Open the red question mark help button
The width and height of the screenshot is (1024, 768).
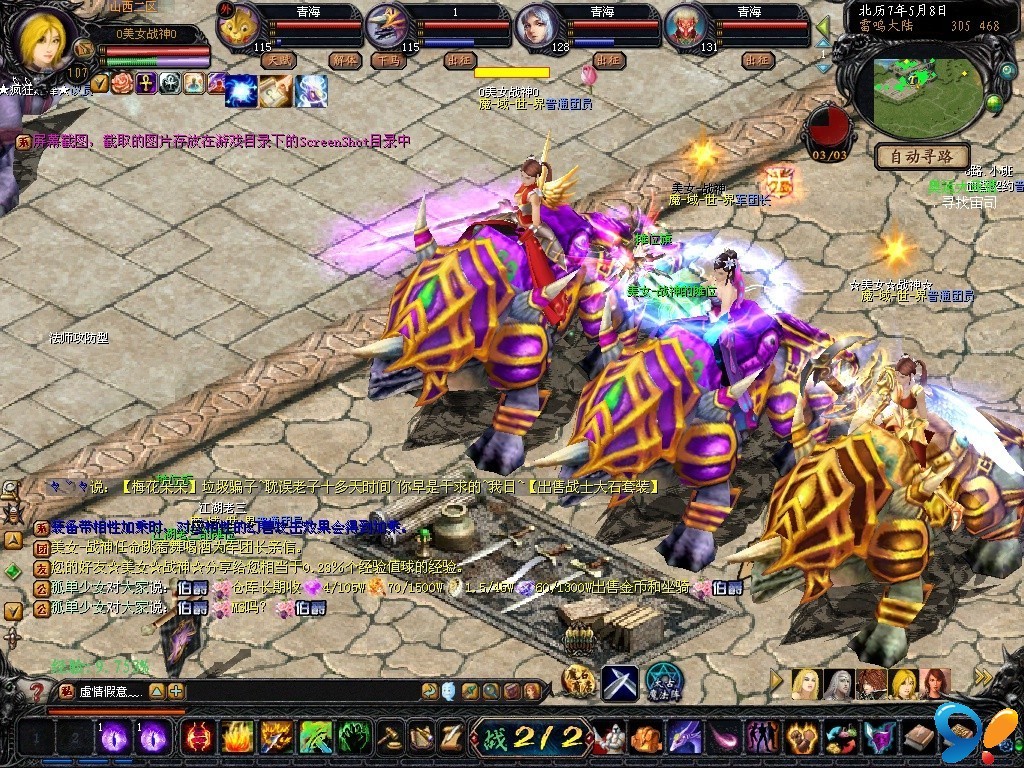click(x=38, y=691)
